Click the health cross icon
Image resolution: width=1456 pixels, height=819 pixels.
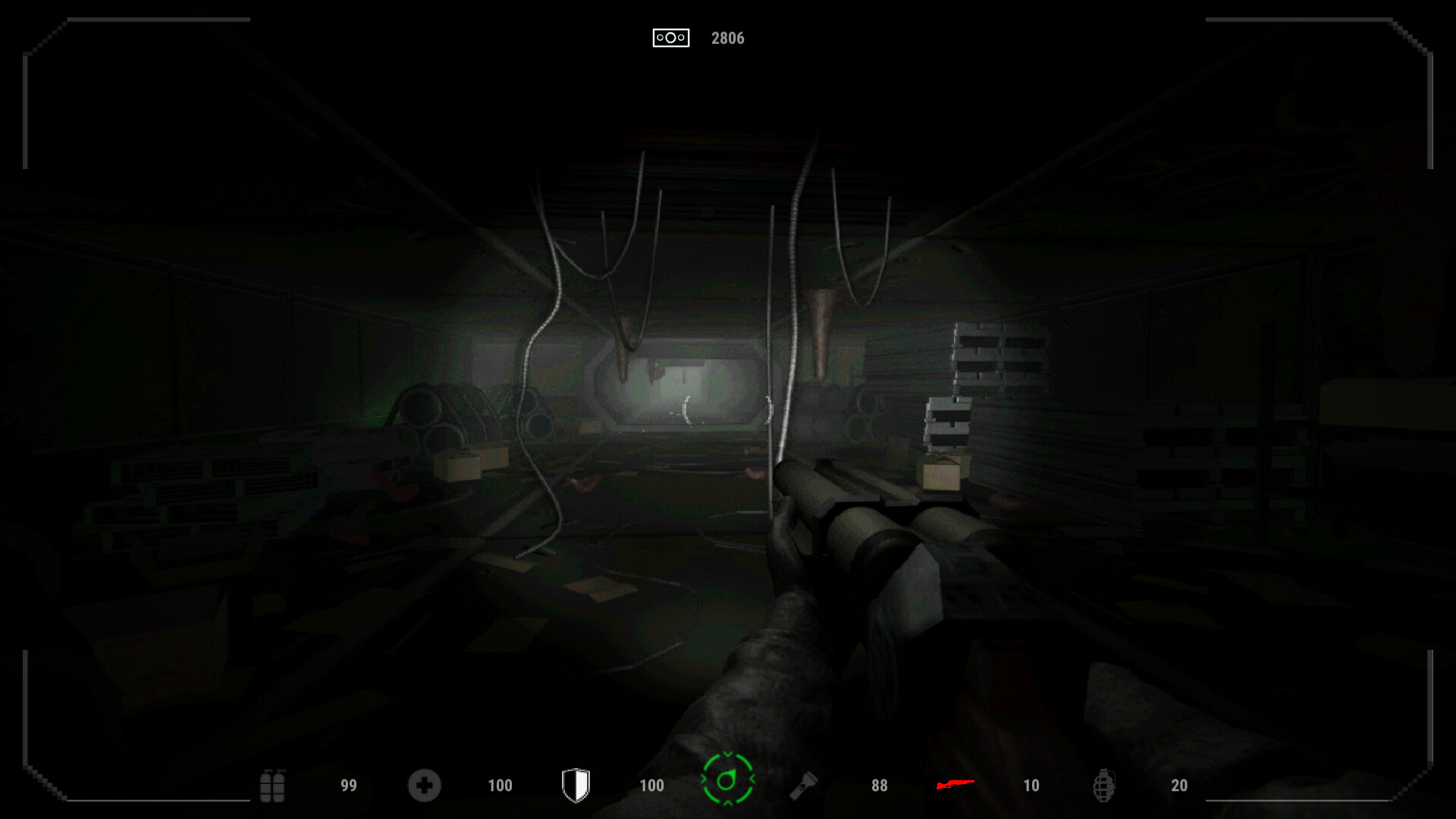click(425, 785)
